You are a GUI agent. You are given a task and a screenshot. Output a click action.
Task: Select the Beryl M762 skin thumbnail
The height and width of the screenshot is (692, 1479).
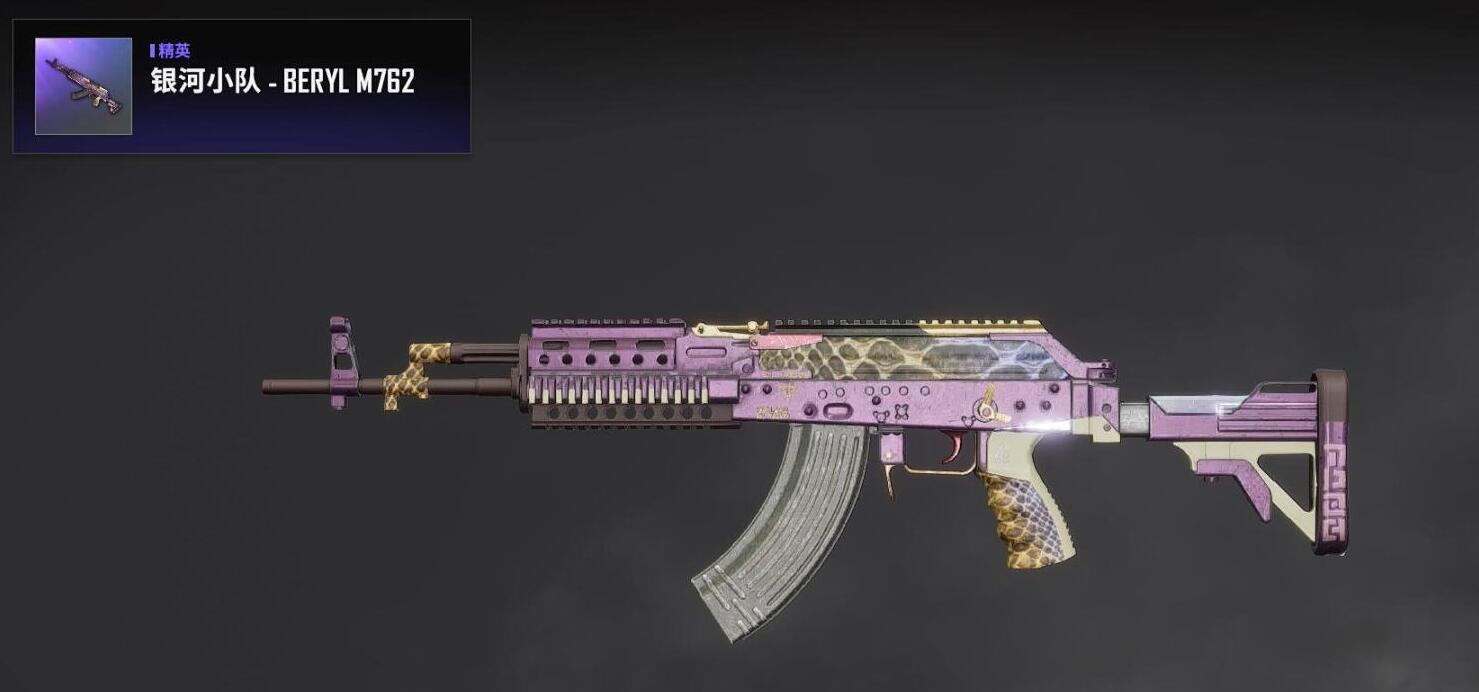[83, 86]
